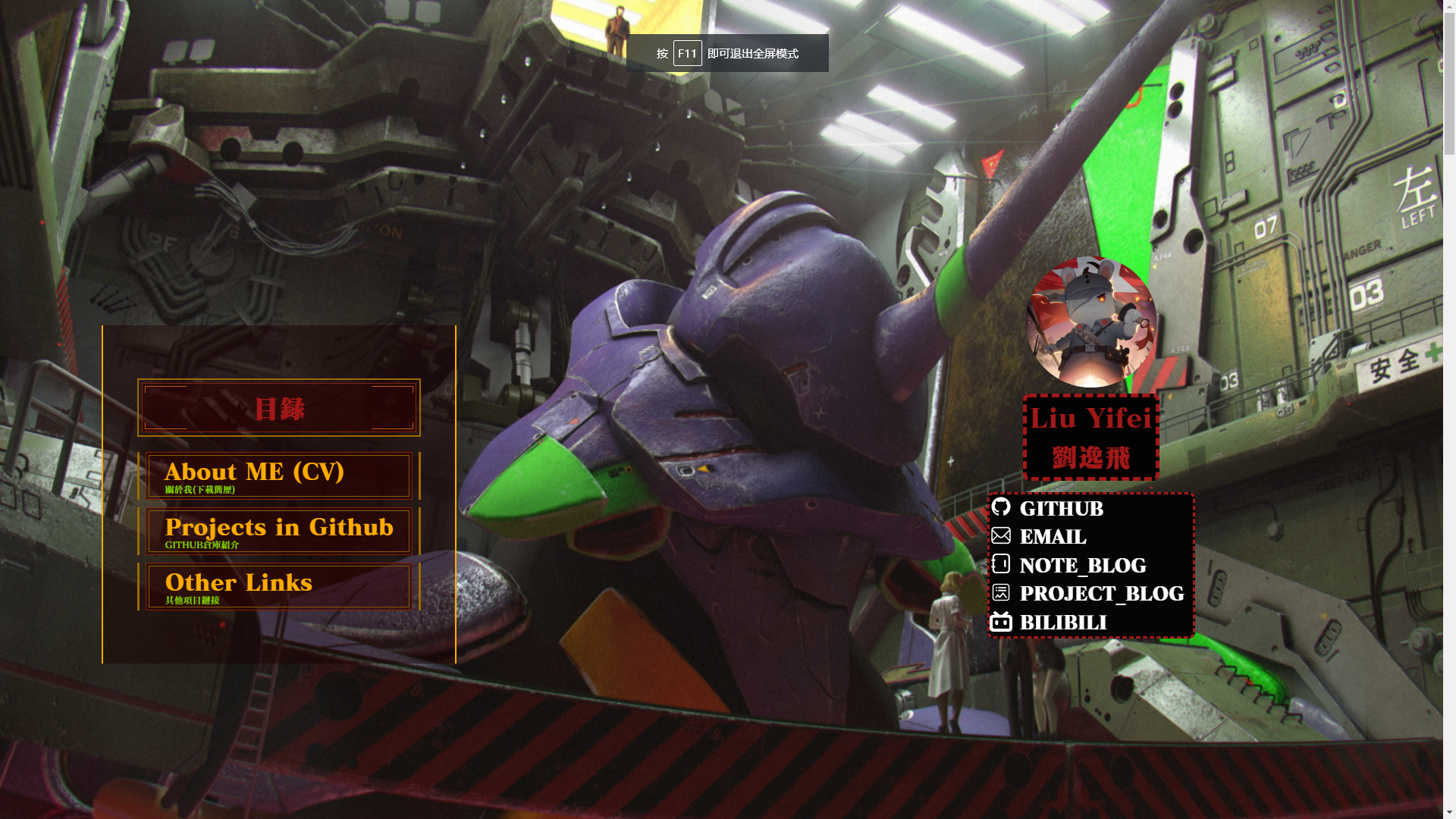Select the Liu Yifei name card

pos(1090,438)
